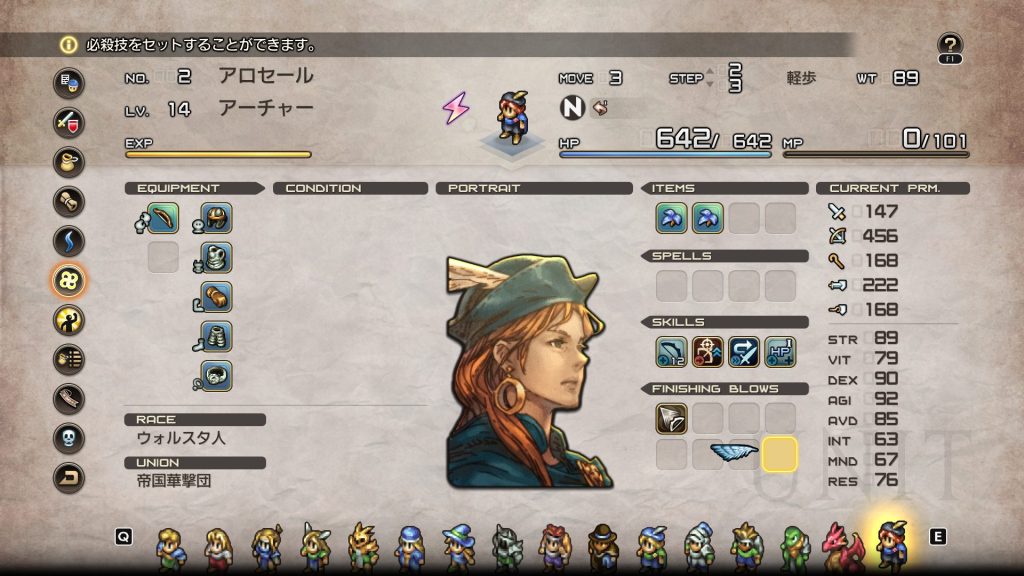
Task: Select the equipped gloves slot
Action: tap(217, 297)
